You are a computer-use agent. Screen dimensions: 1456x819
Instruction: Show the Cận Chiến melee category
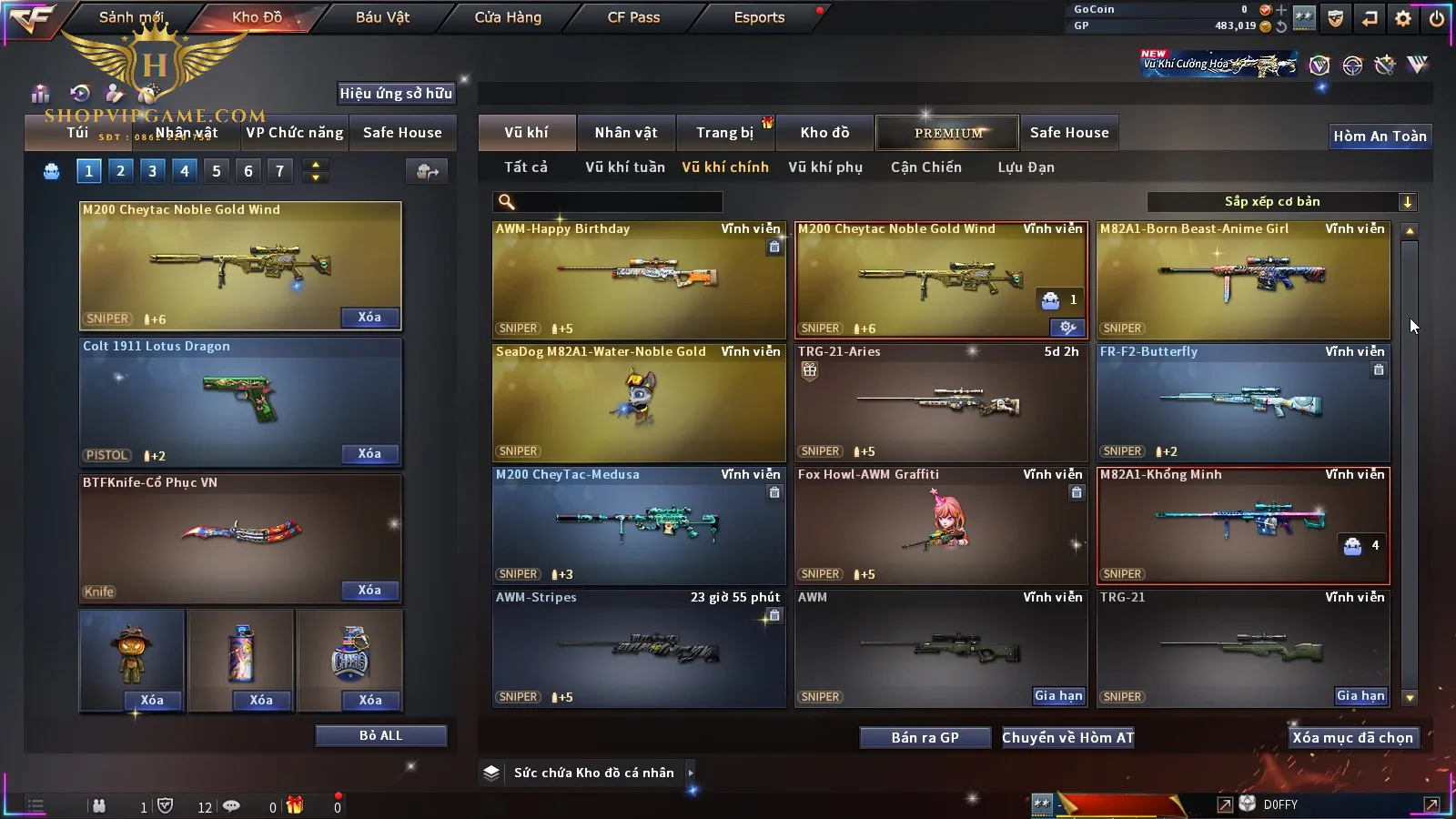point(925,167)
